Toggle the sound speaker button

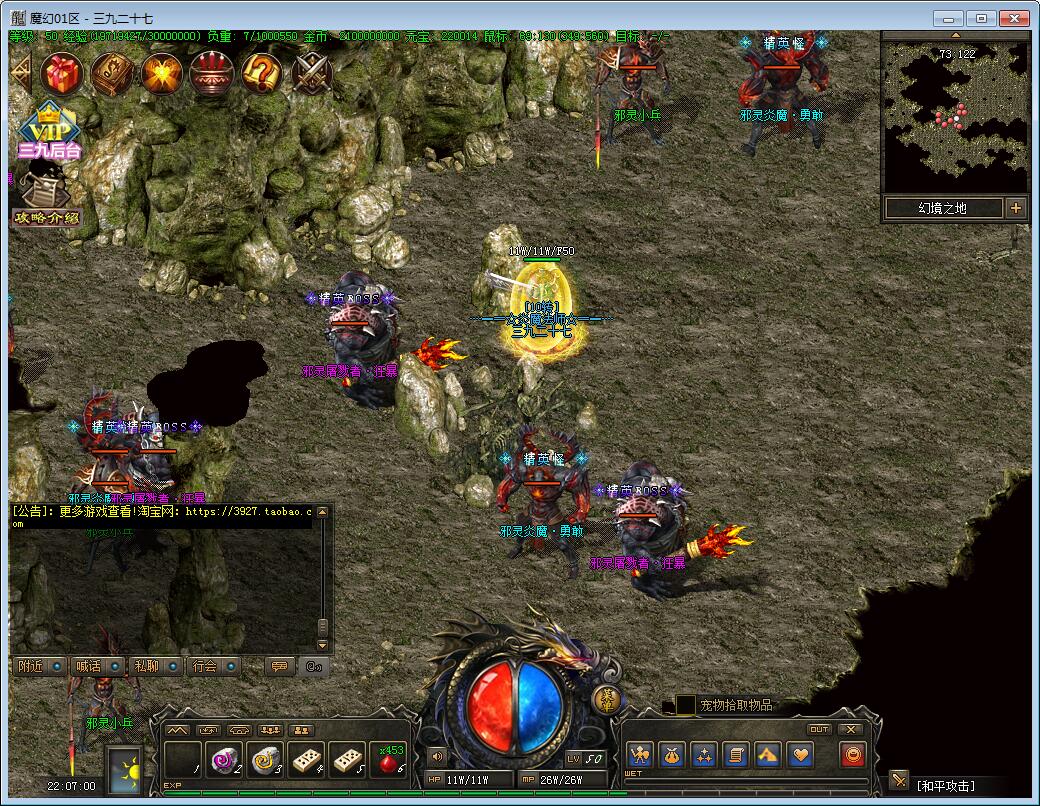[436, 755]
